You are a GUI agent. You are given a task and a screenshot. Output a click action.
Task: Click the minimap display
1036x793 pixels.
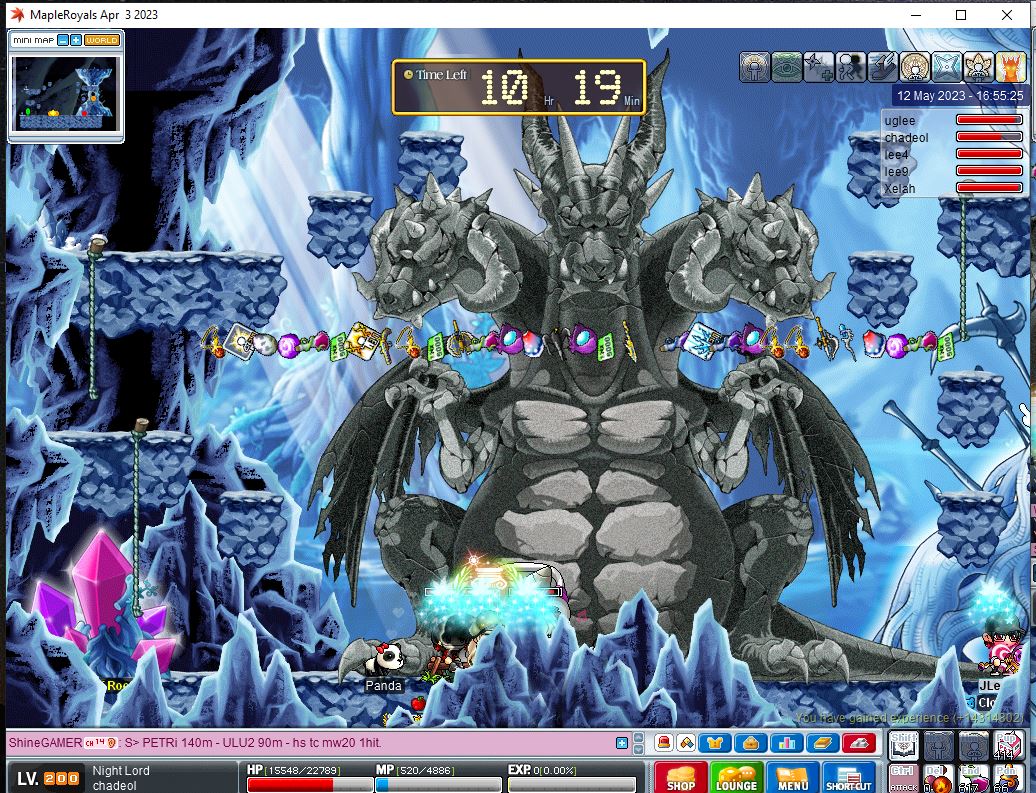click(x=65, y=93)
